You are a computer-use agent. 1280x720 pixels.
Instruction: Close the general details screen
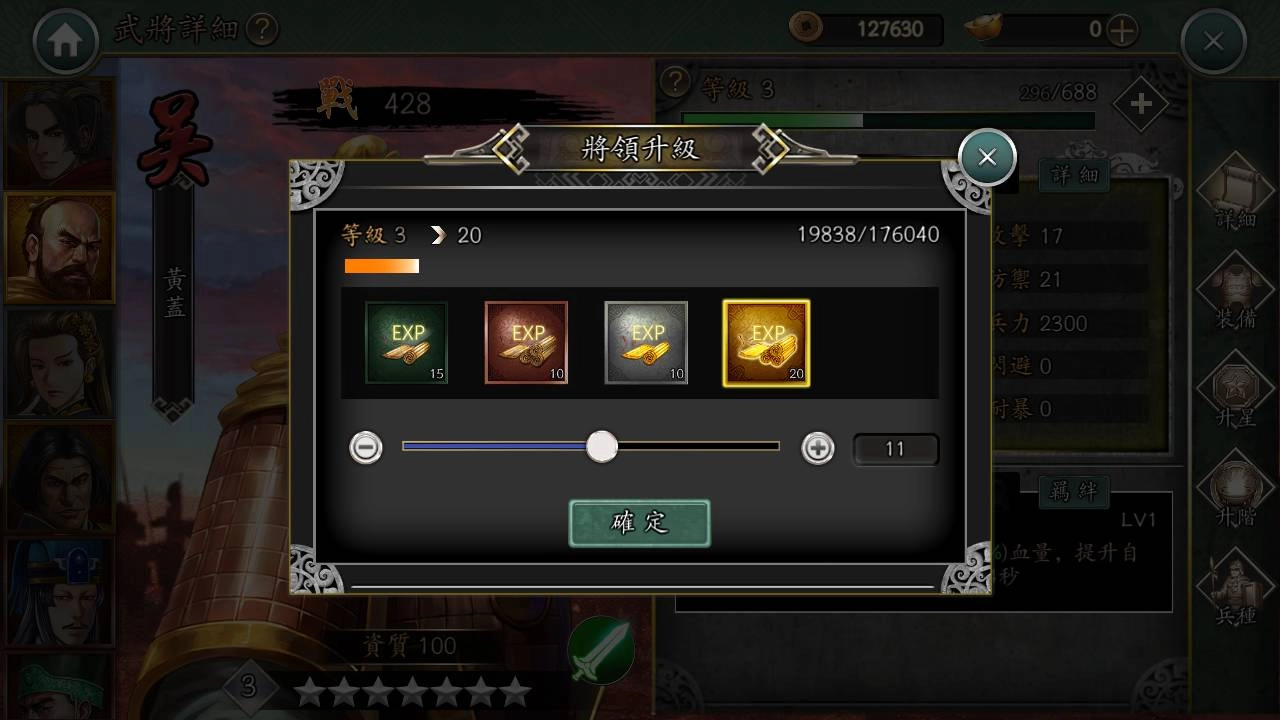click(x=1213, y=41)
